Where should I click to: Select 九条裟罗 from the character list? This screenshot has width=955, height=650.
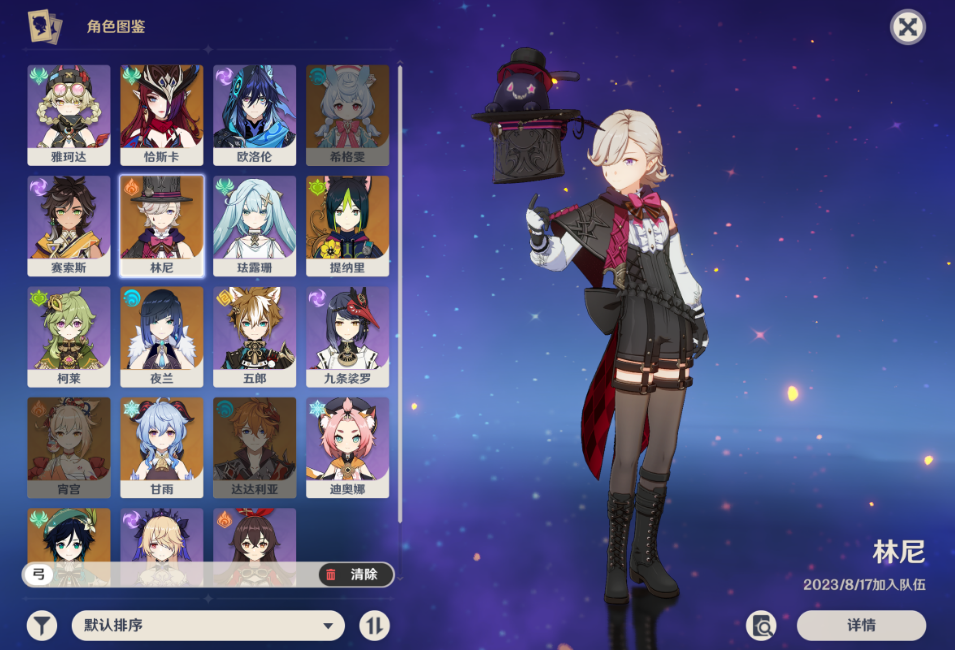pos(347,337)
